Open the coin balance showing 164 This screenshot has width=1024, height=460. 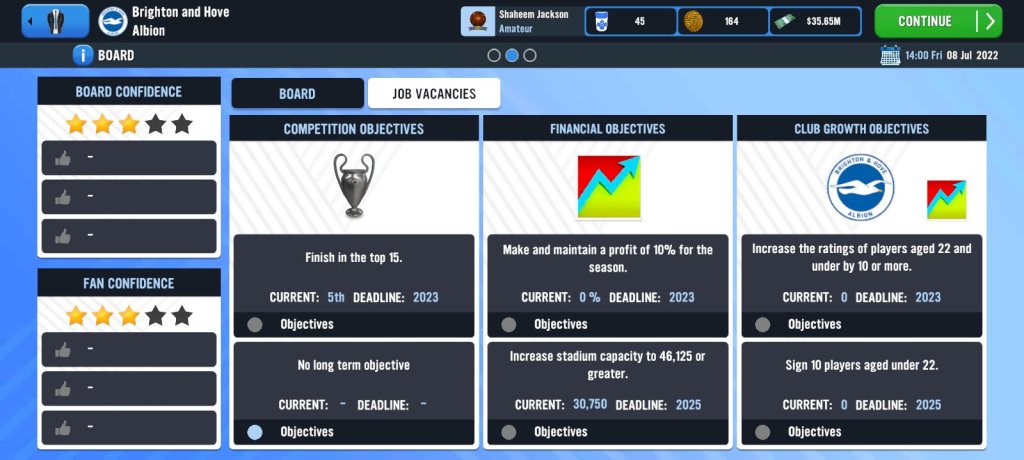722,21
